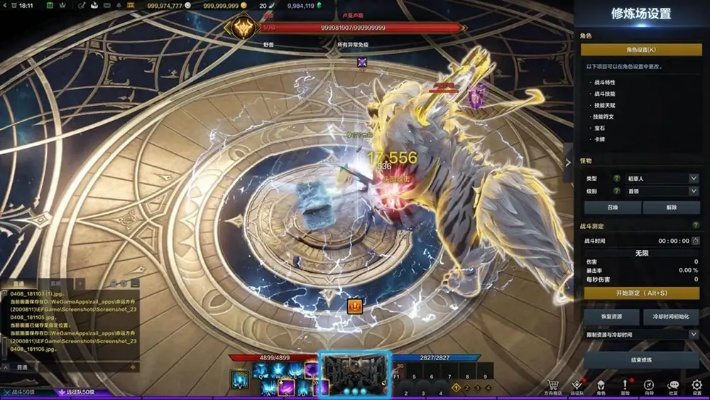Reset cooldowns with 冷却时间初始化
The width and height of the screenshot is (710, 400).
670,316
